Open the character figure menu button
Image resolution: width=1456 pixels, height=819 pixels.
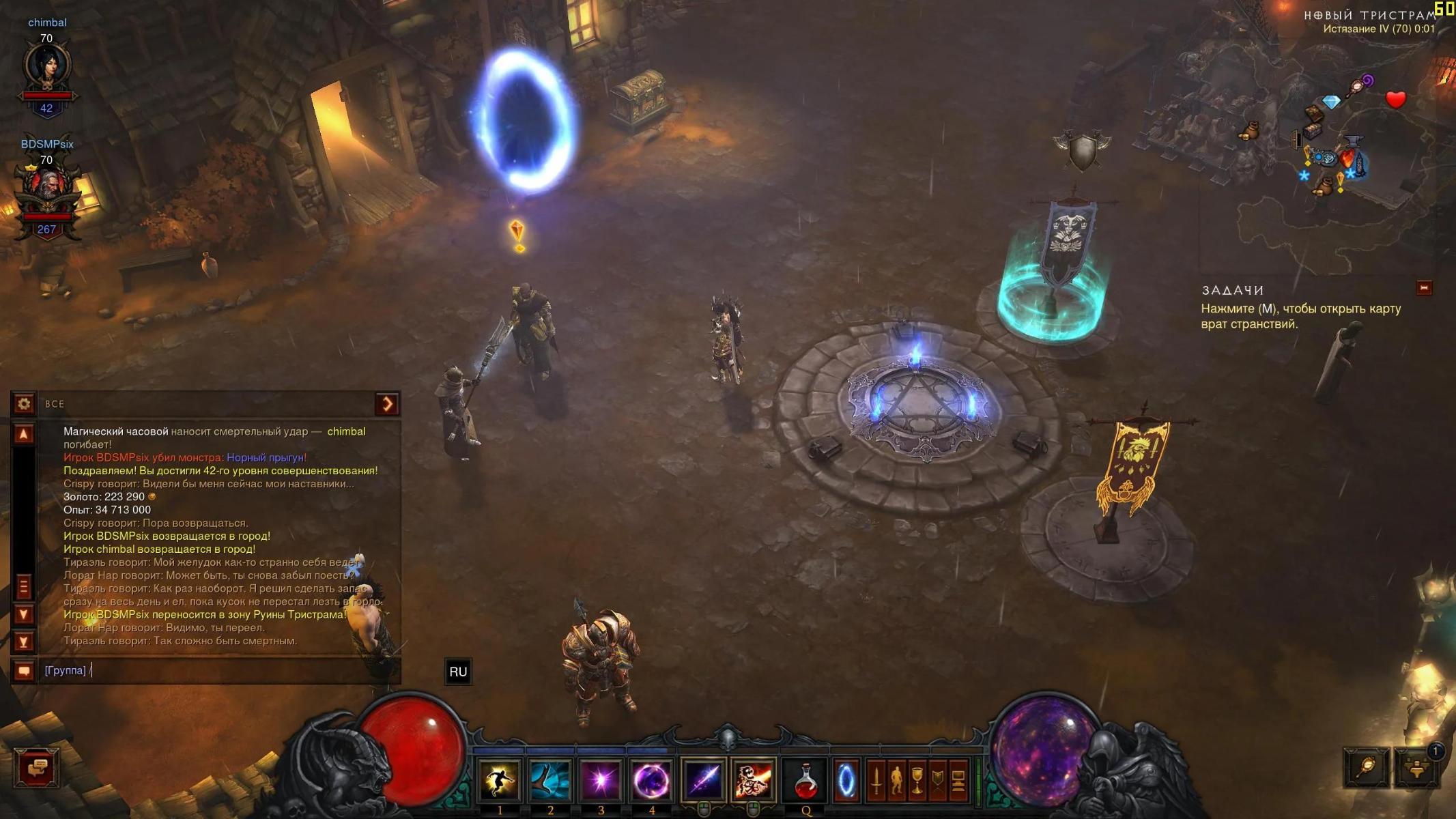pos(896,779)
